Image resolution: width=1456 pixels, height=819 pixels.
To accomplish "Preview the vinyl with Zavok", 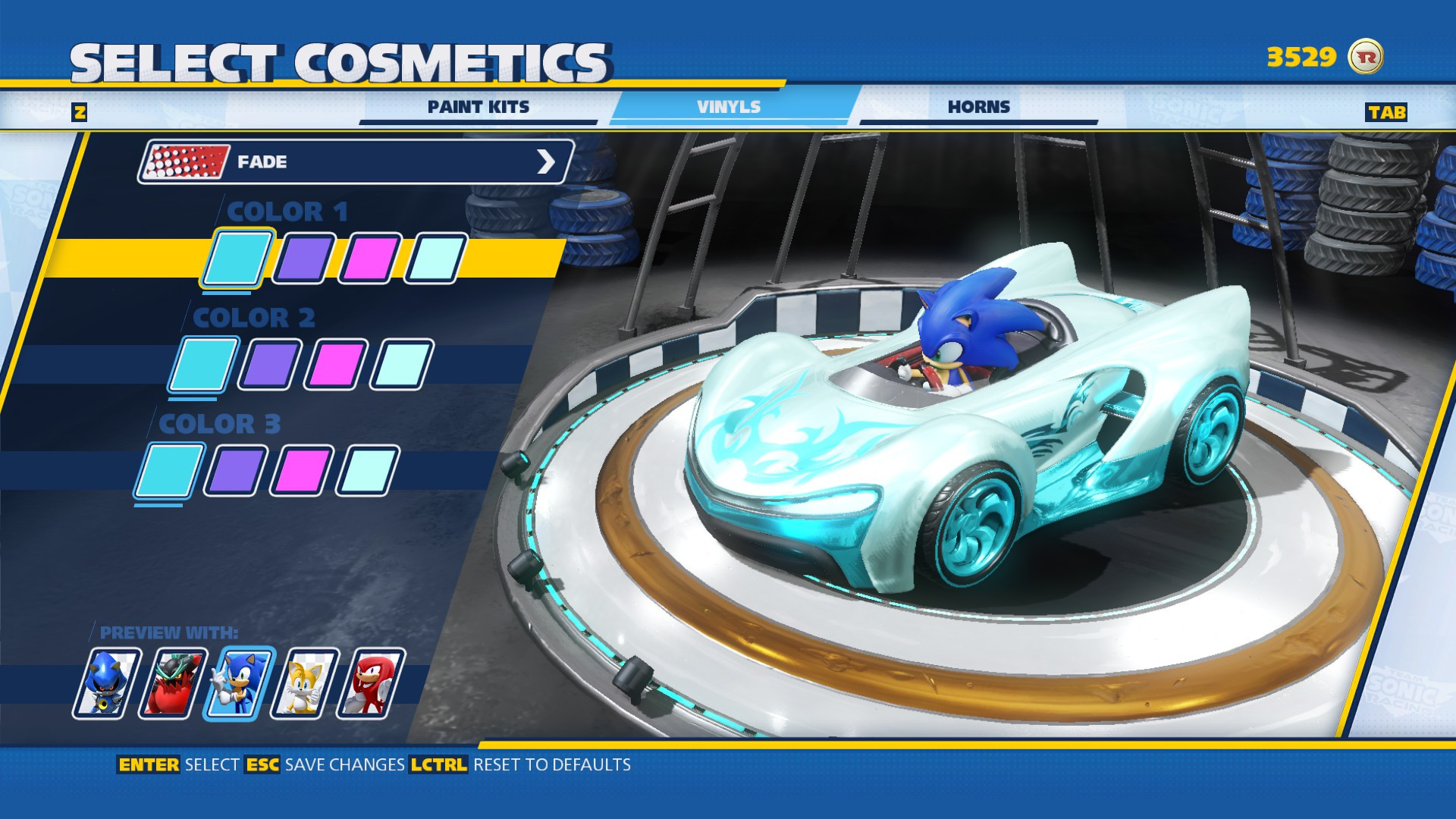I will (175, 682).
